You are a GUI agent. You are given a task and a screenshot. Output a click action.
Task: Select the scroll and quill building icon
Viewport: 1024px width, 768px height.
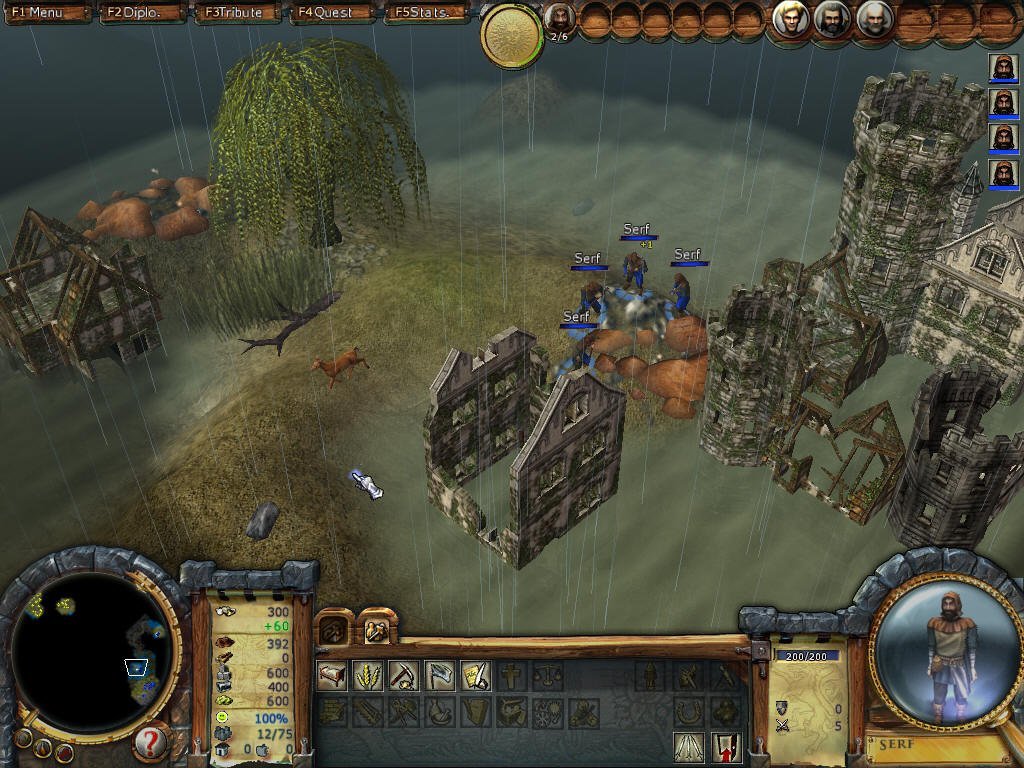(x=475, y=677)
